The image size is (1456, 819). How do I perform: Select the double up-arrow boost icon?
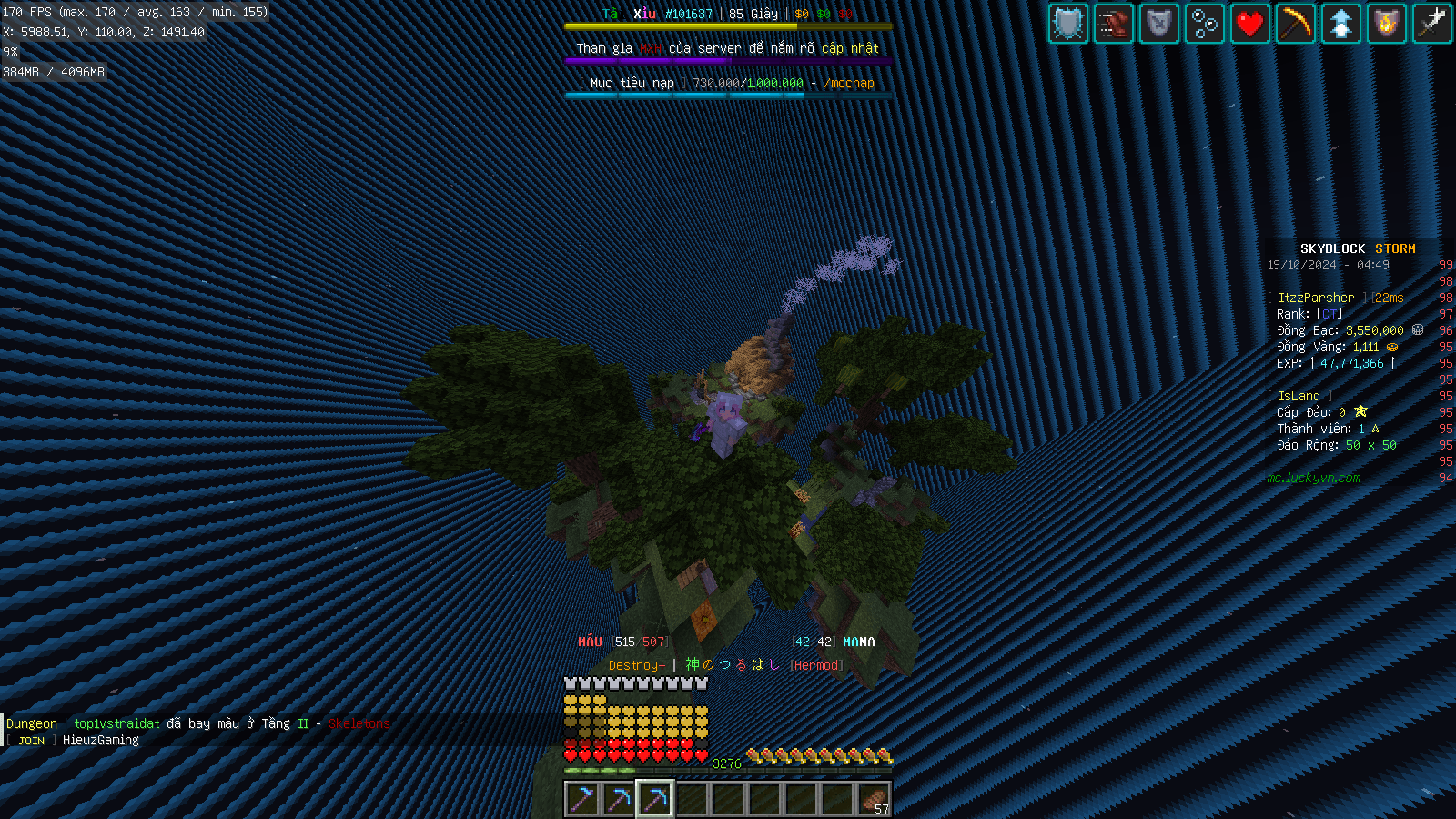coord(1340,25)
